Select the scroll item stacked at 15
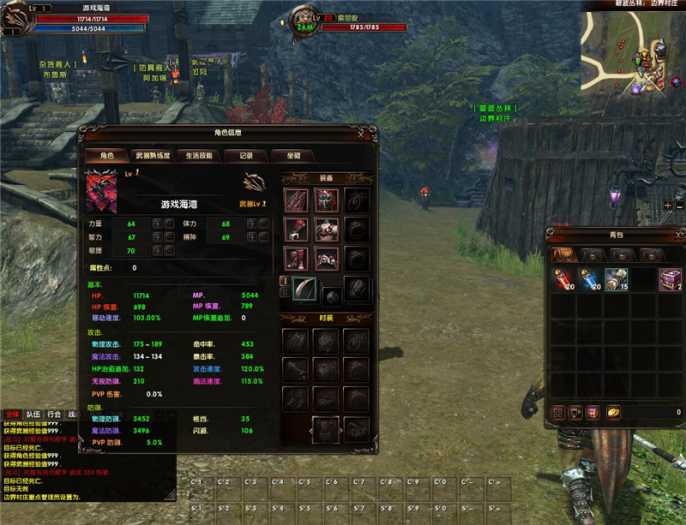The width and height of the screenshot is (686, 525). tap(616, 281)
